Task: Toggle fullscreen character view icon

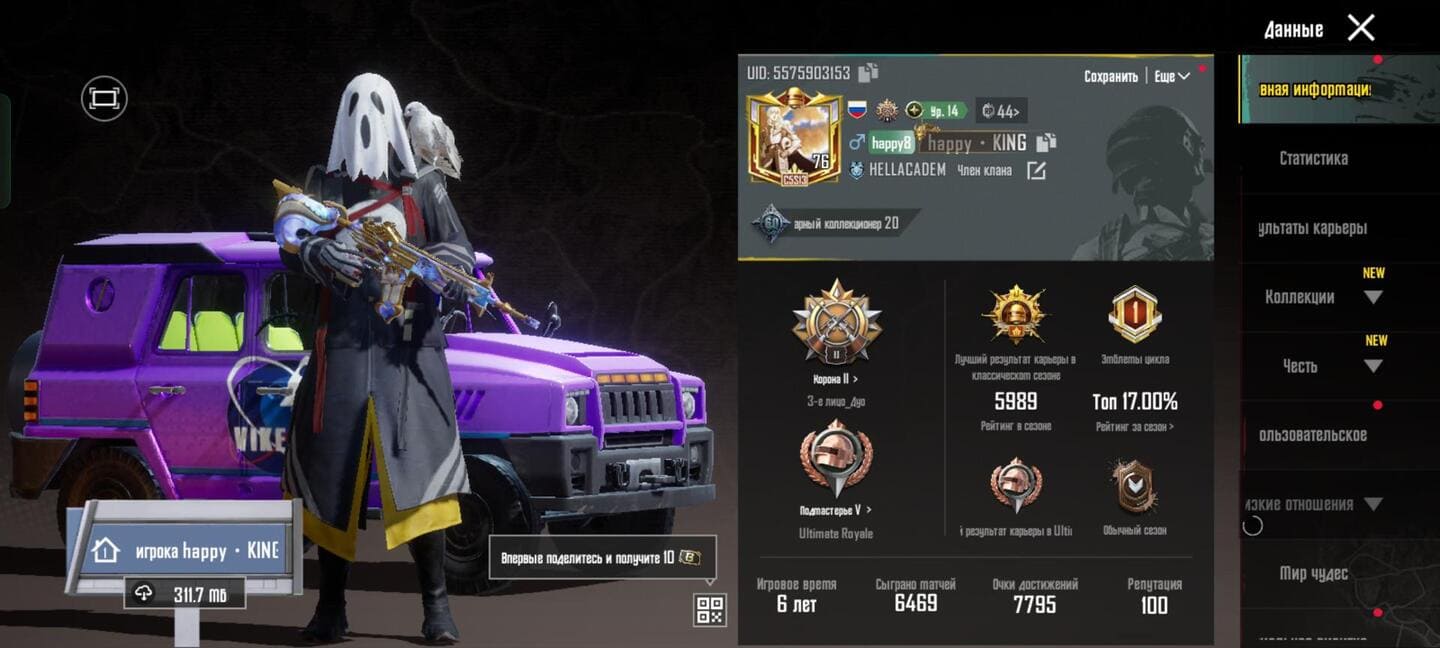Action: [104, 98]
